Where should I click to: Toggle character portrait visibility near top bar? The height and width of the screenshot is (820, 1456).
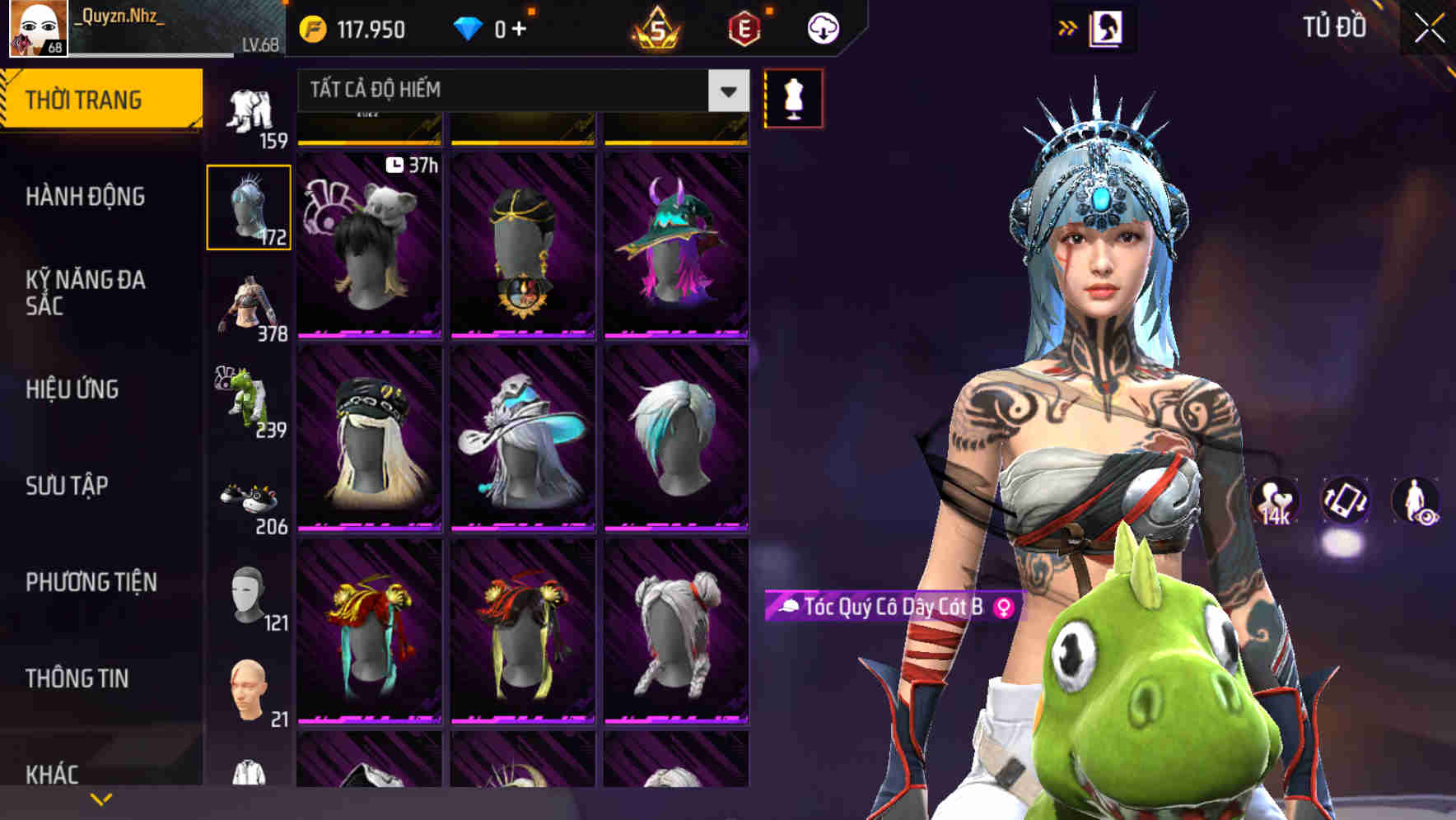1108,27
